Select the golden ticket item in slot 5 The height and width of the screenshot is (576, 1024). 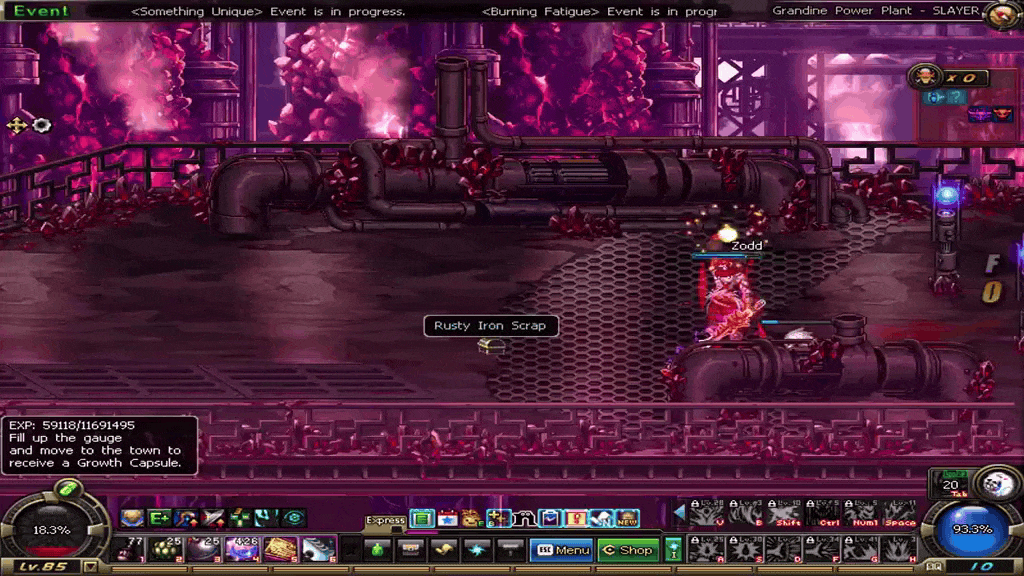279,548
